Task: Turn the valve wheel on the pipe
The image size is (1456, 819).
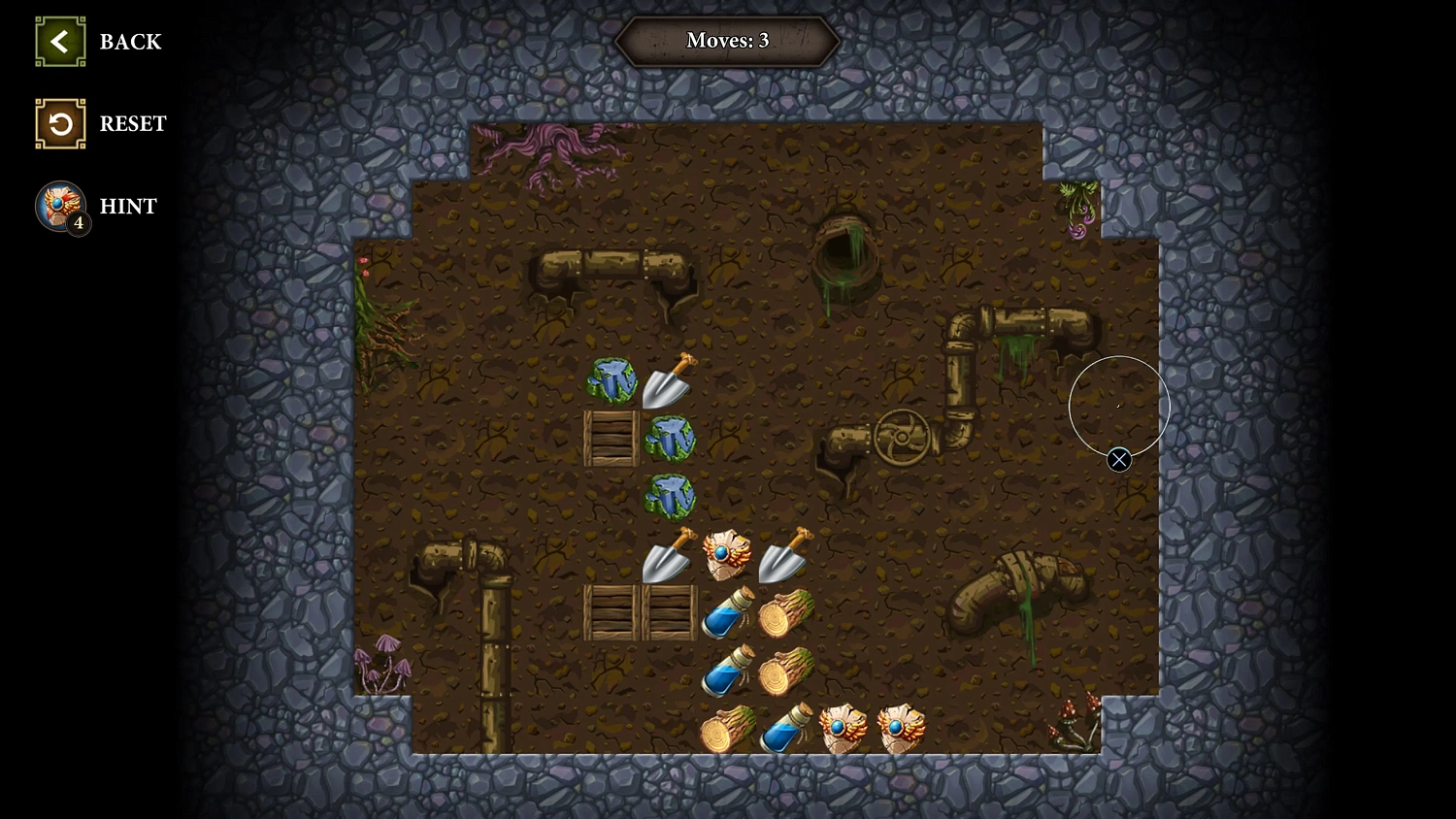Action: tap(903, 437)
